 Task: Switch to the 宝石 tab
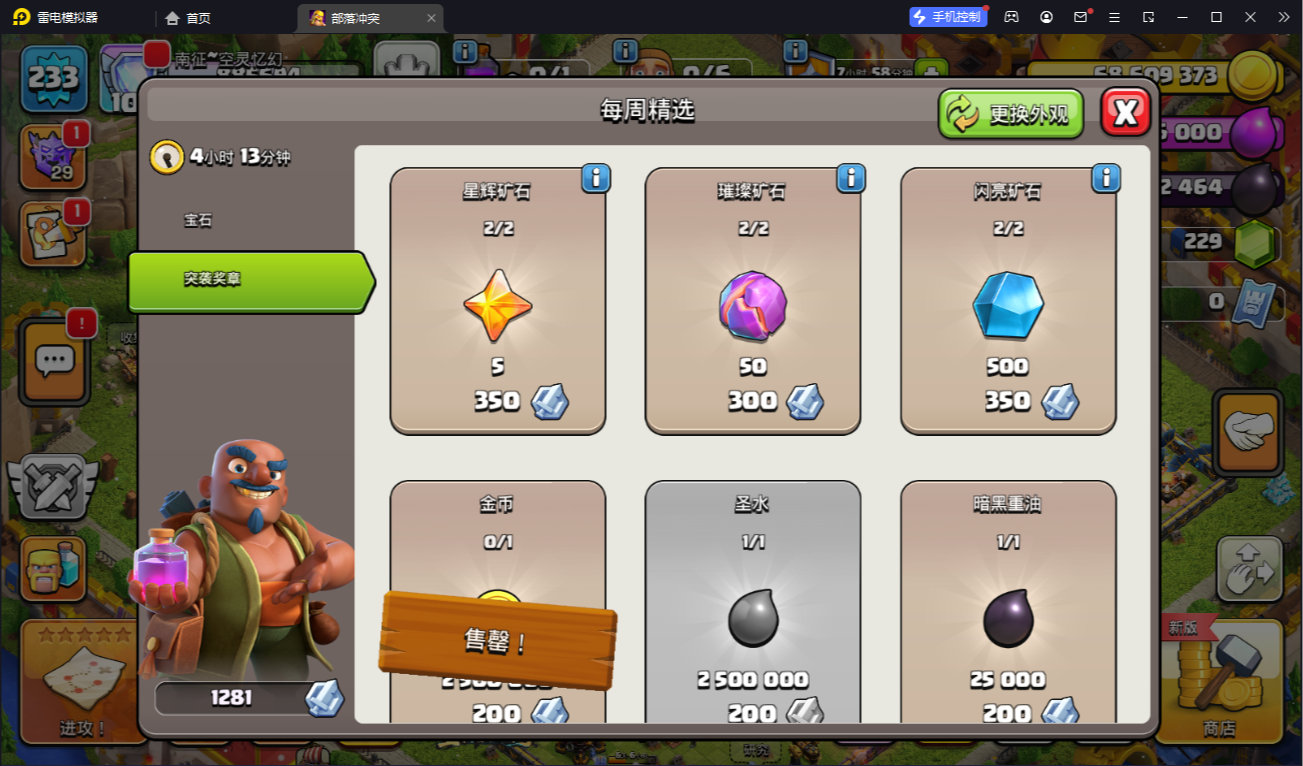(x=198, y=220)
